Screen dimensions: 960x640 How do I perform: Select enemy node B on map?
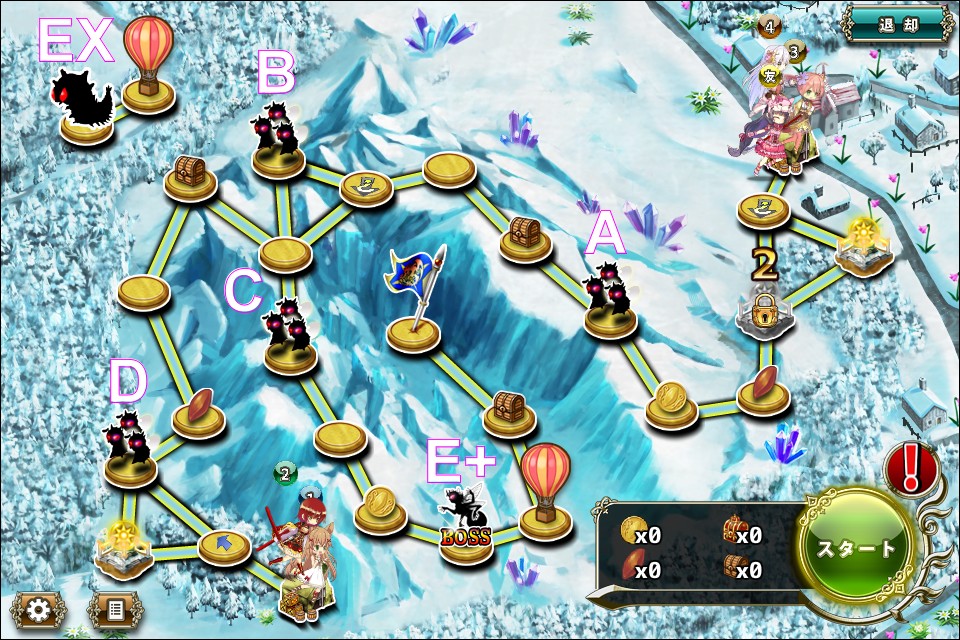(x=277, y=142)
